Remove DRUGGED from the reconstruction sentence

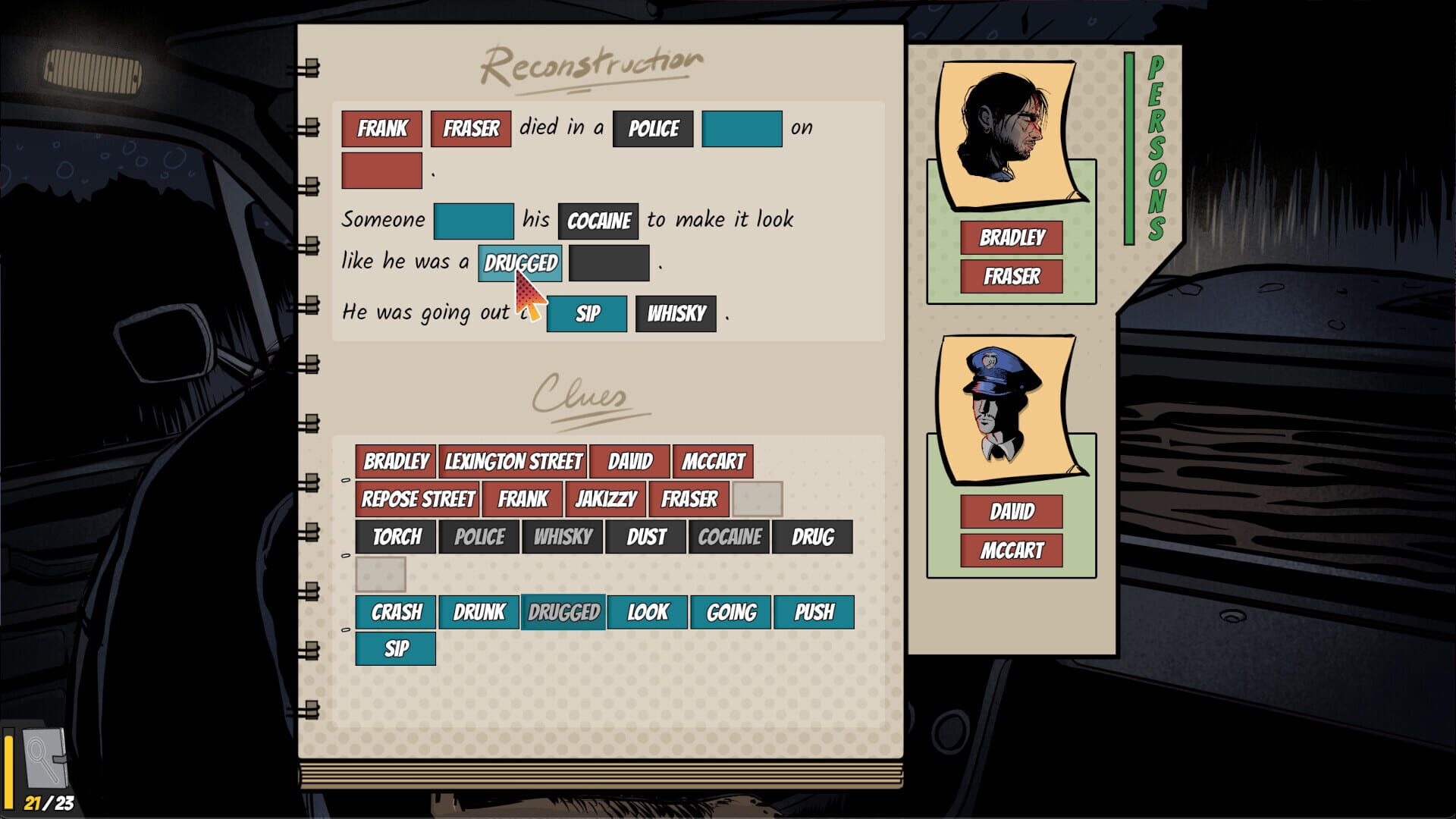(519, 262)
